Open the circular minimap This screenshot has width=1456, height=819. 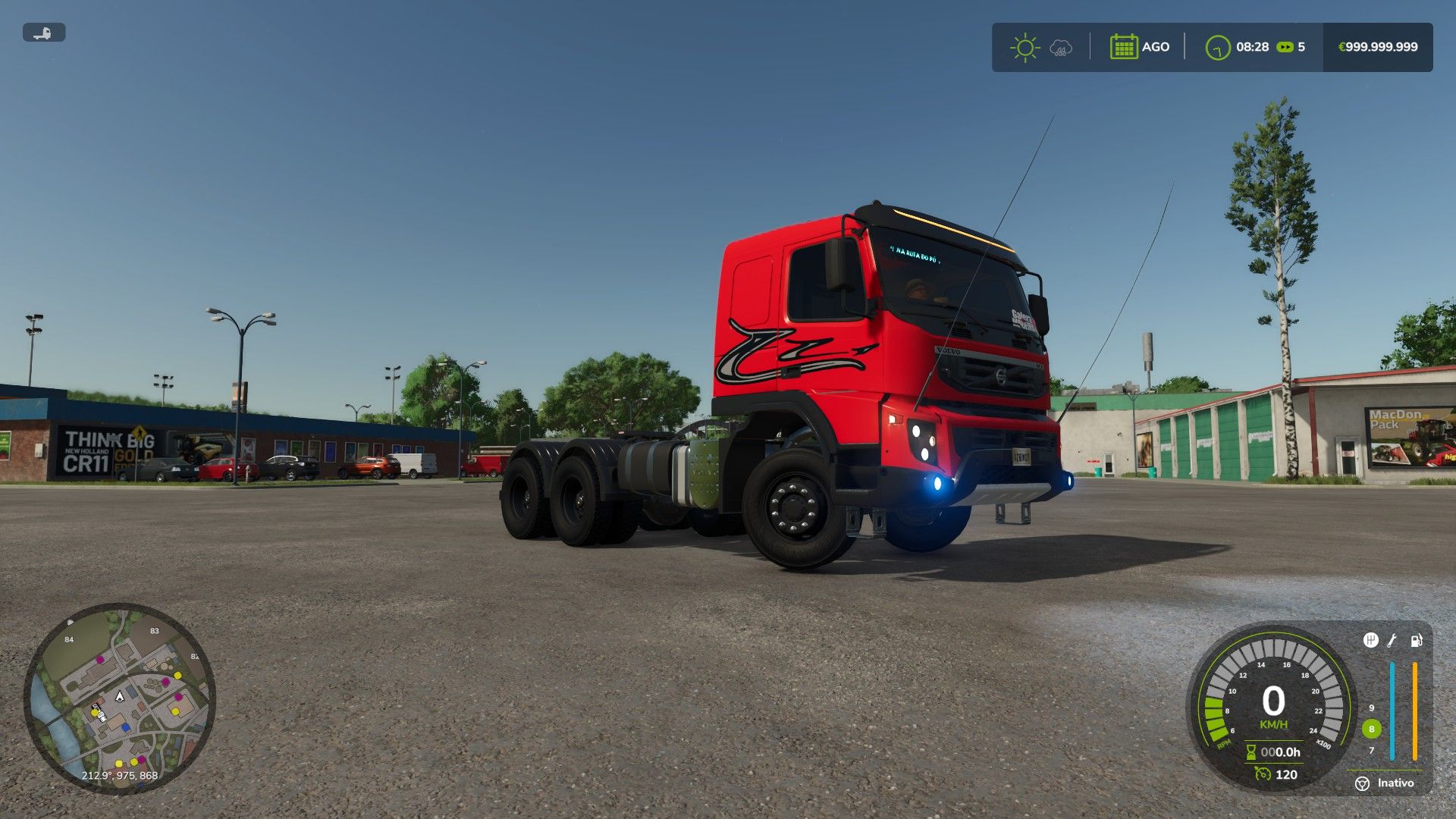point(120,698)
